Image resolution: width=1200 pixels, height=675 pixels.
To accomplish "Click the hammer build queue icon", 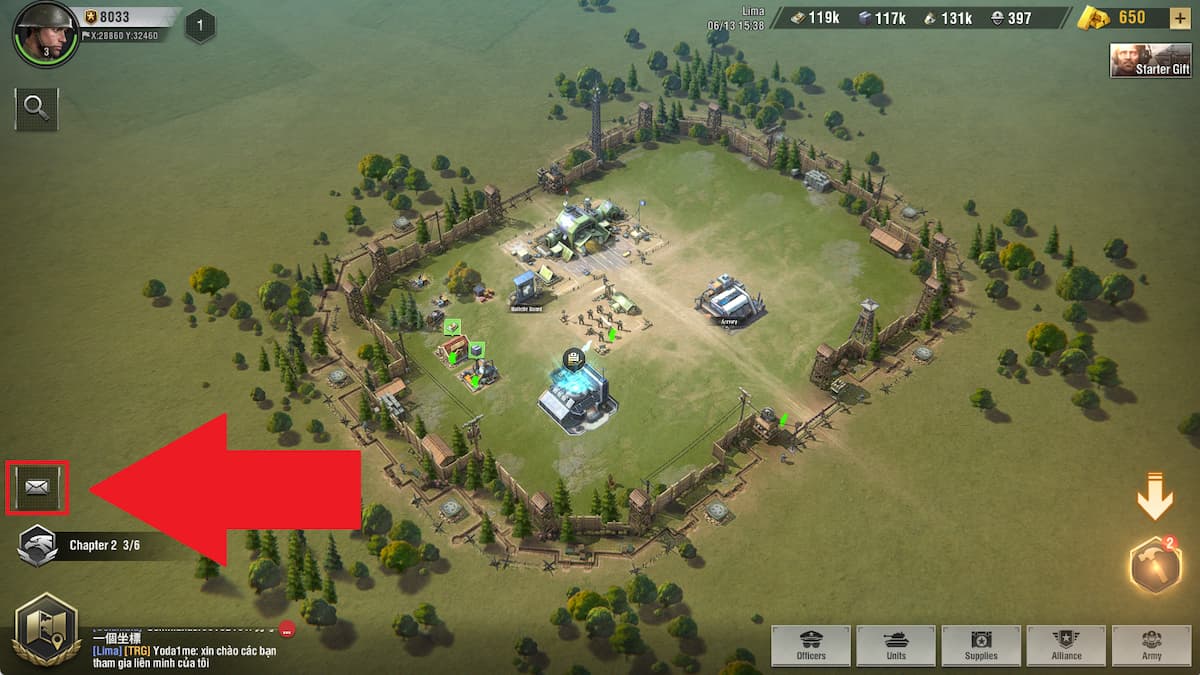I will (x=1154, y=565).
